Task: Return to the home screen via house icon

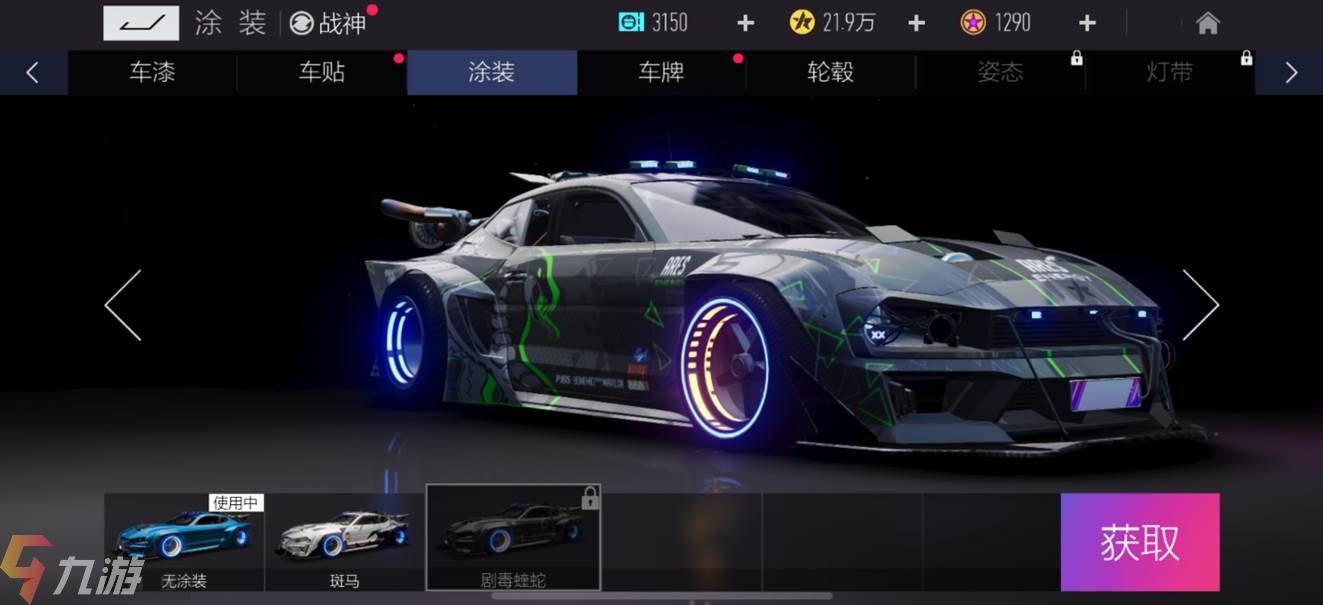Action: 1208,23
